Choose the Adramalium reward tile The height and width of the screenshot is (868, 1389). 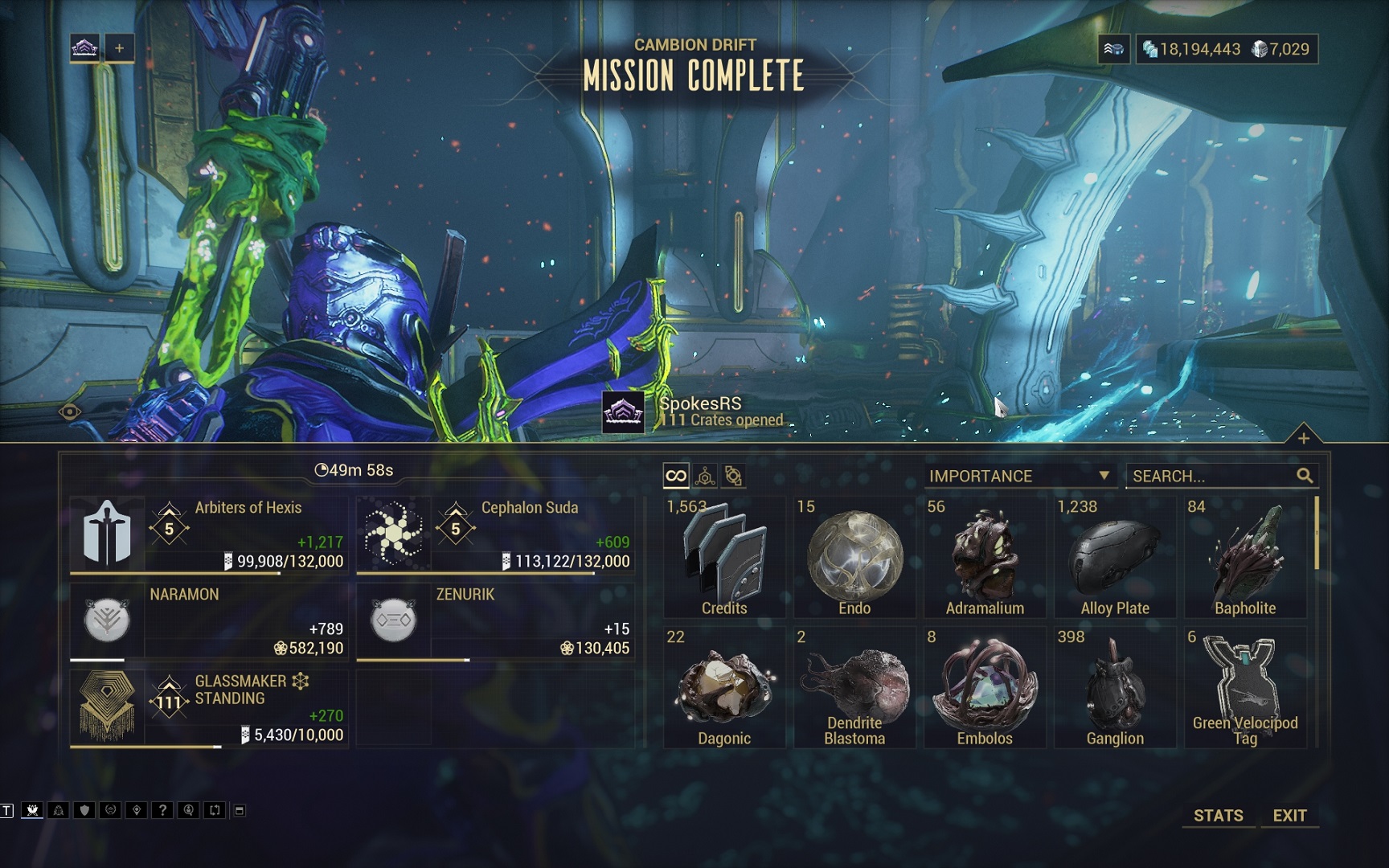[985, 557]
